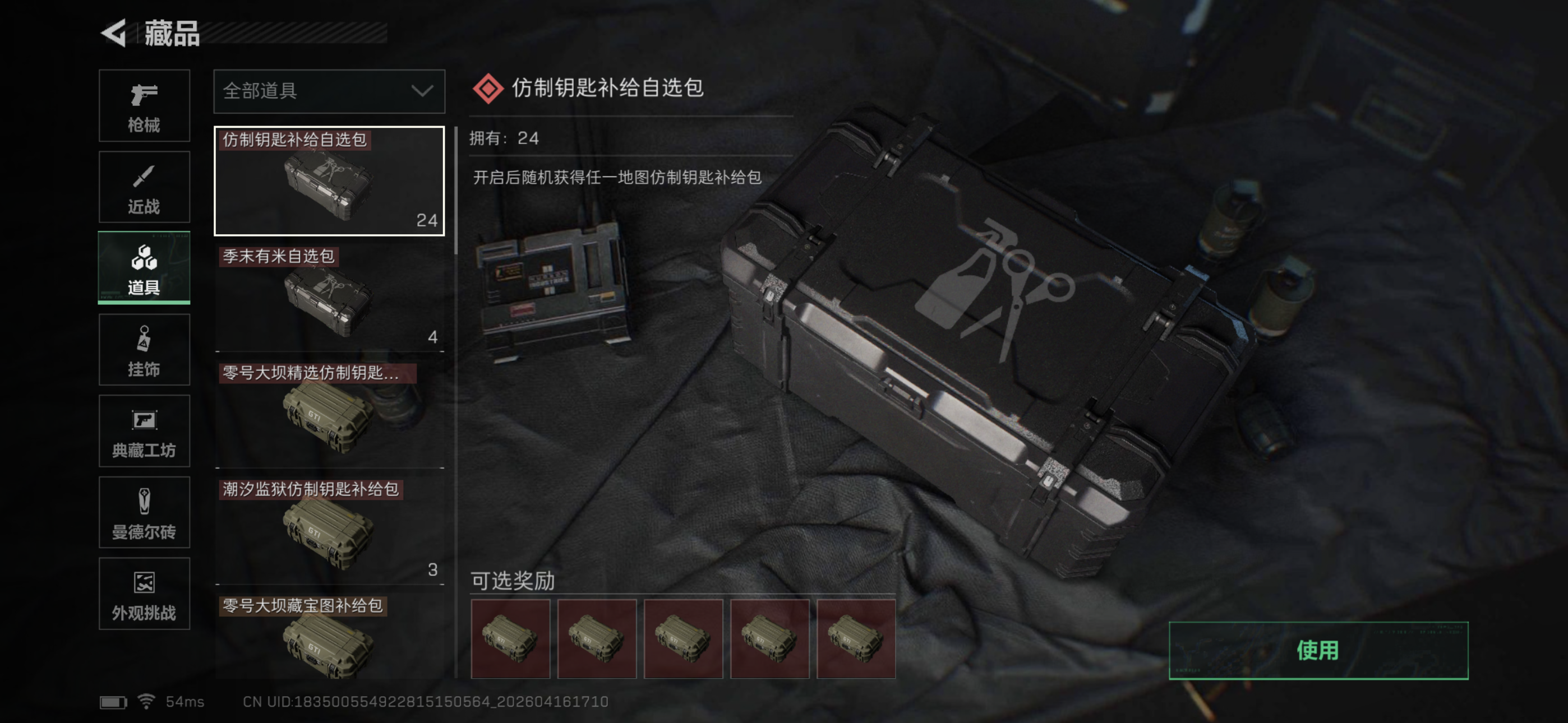Viewport: 1568px width, 723px height.
Task: Select the 零号大坝精选仿制钥匙 item
Action: tap(329, 414)
